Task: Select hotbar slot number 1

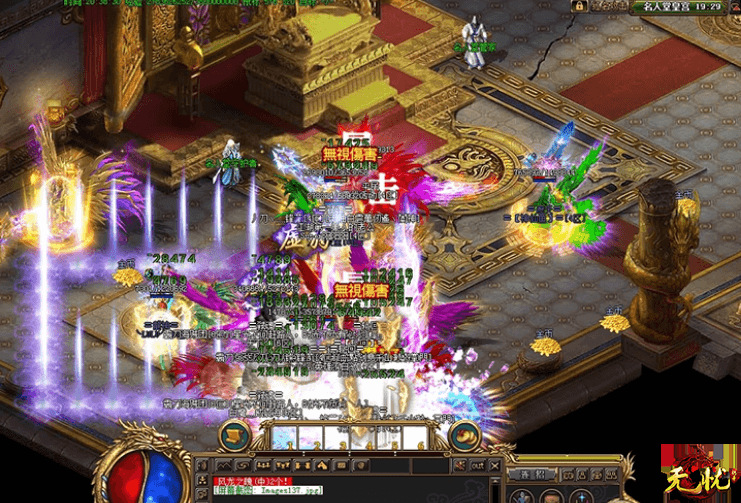Action: (284, 438)
